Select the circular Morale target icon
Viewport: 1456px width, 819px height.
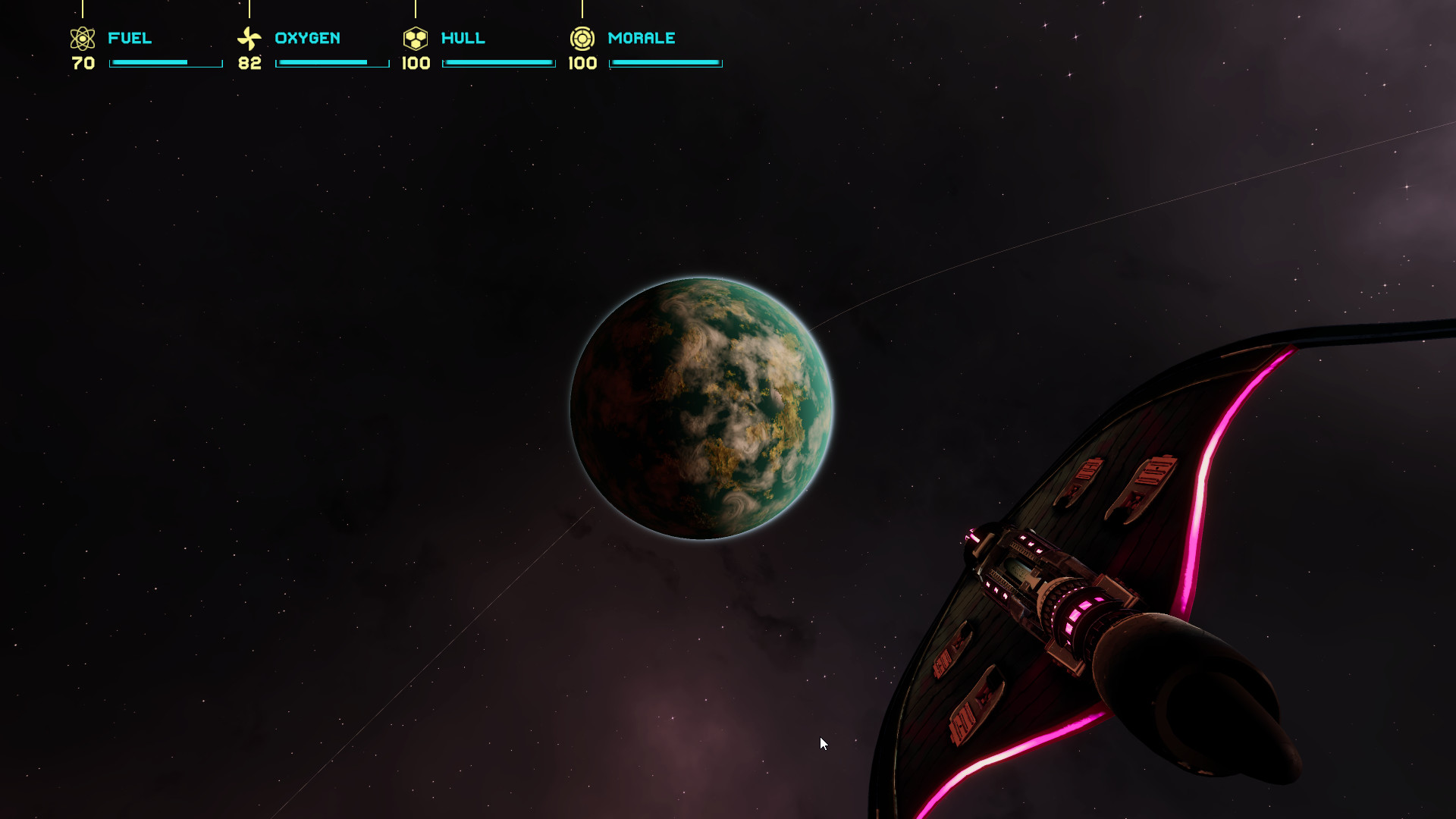[583, 38]
